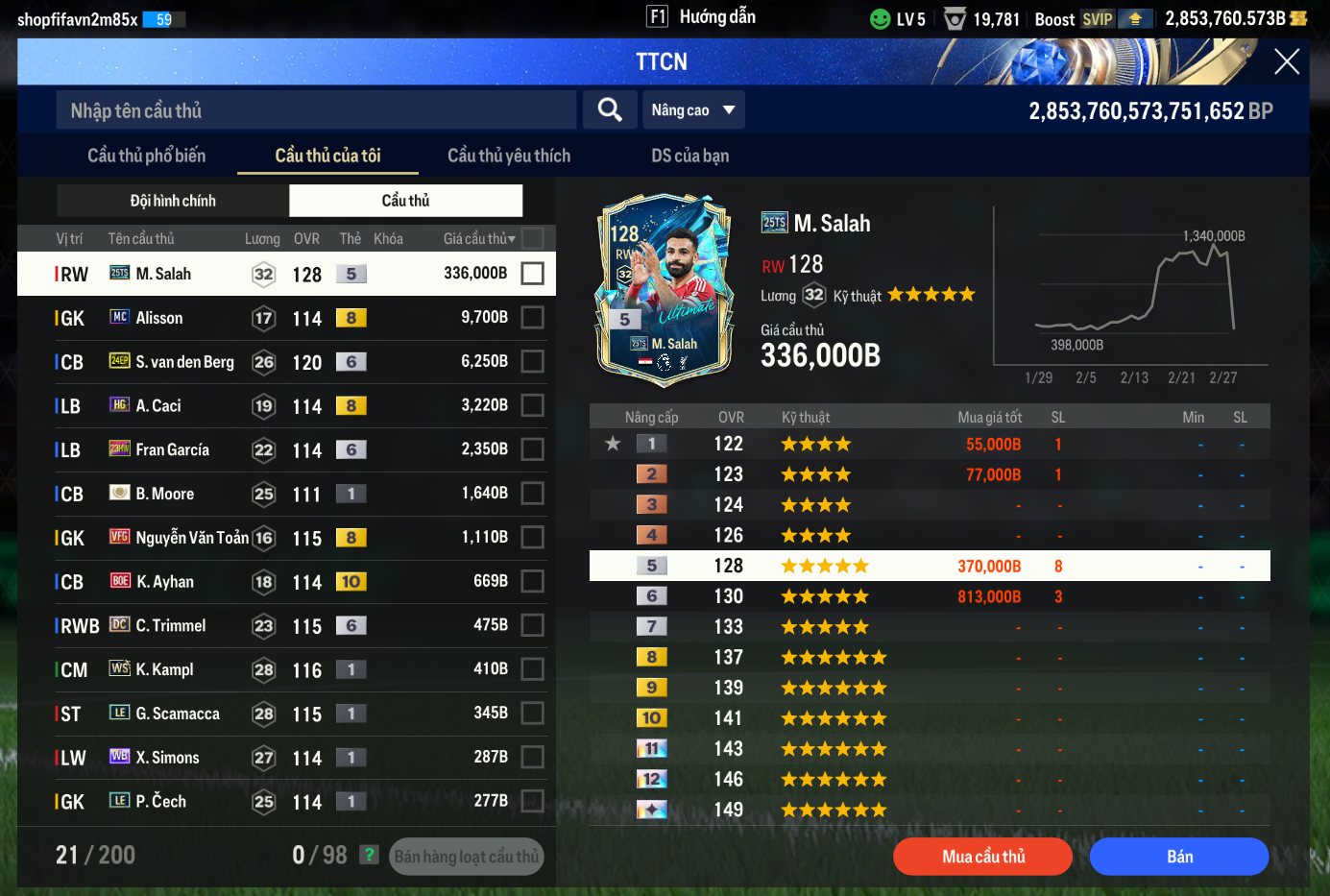Screen dimensions: 1330x896
Task: Click the magnifying glass search button
Action: pos(610,109)
